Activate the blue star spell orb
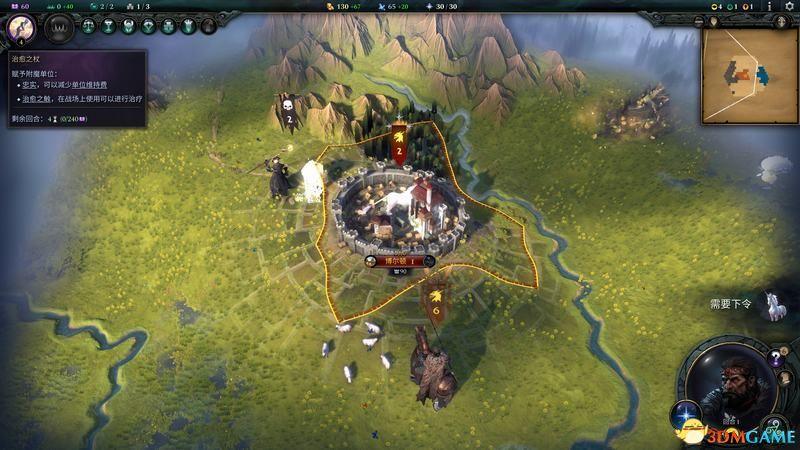Viewport: 800px width, 450px height. coord(688,412)
